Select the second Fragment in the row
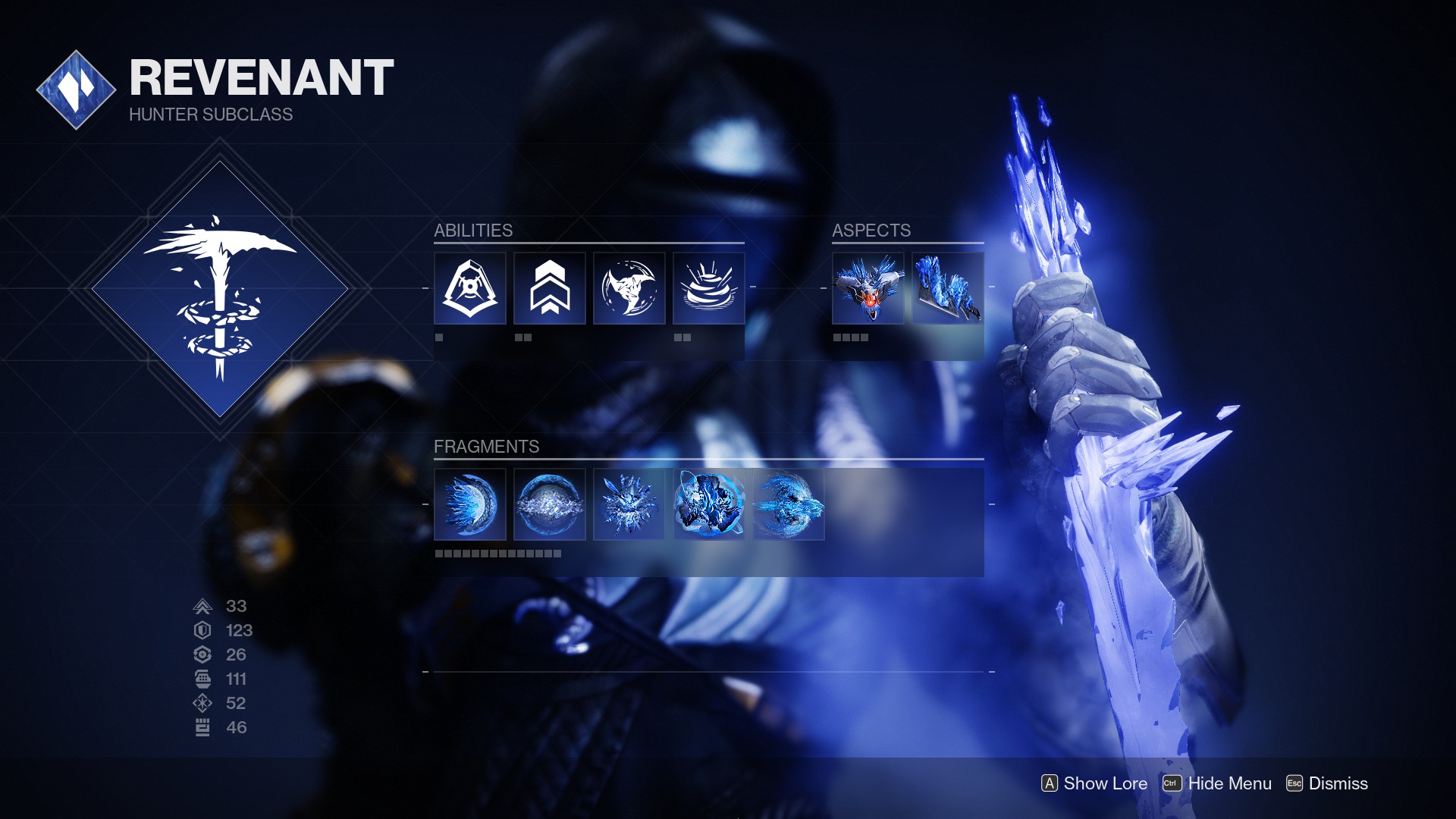 [x=550, y=504]
